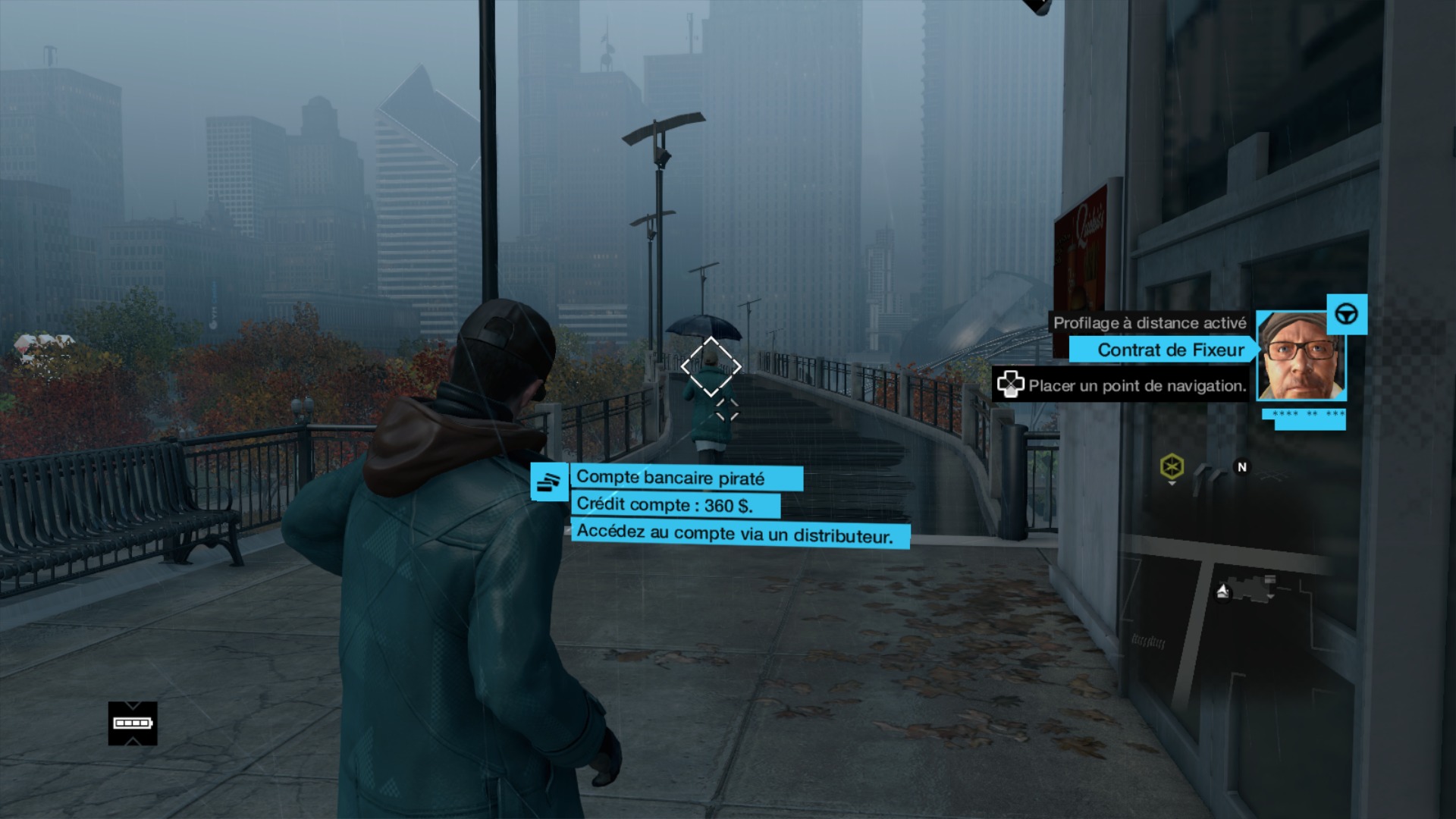The height and width of the screenshot is (819, 1456).
Task: Click the hacked bank account card icon
Action: click(x=549, y=482)
